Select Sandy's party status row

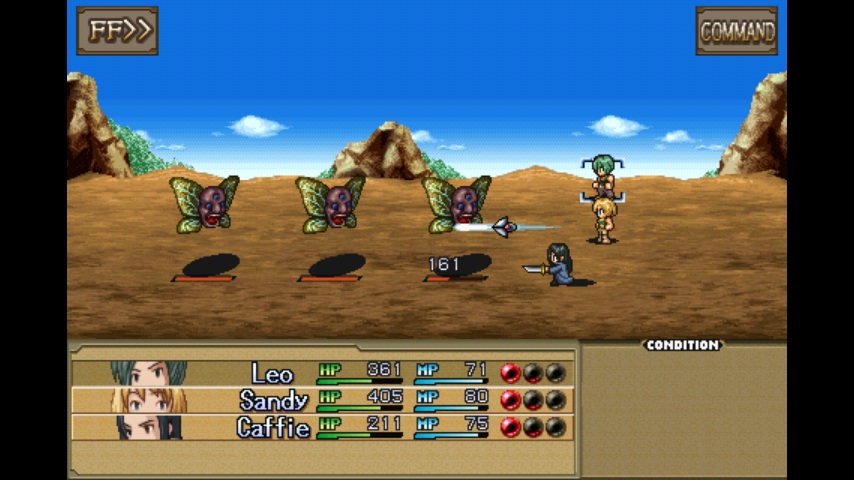pos(322,400)
